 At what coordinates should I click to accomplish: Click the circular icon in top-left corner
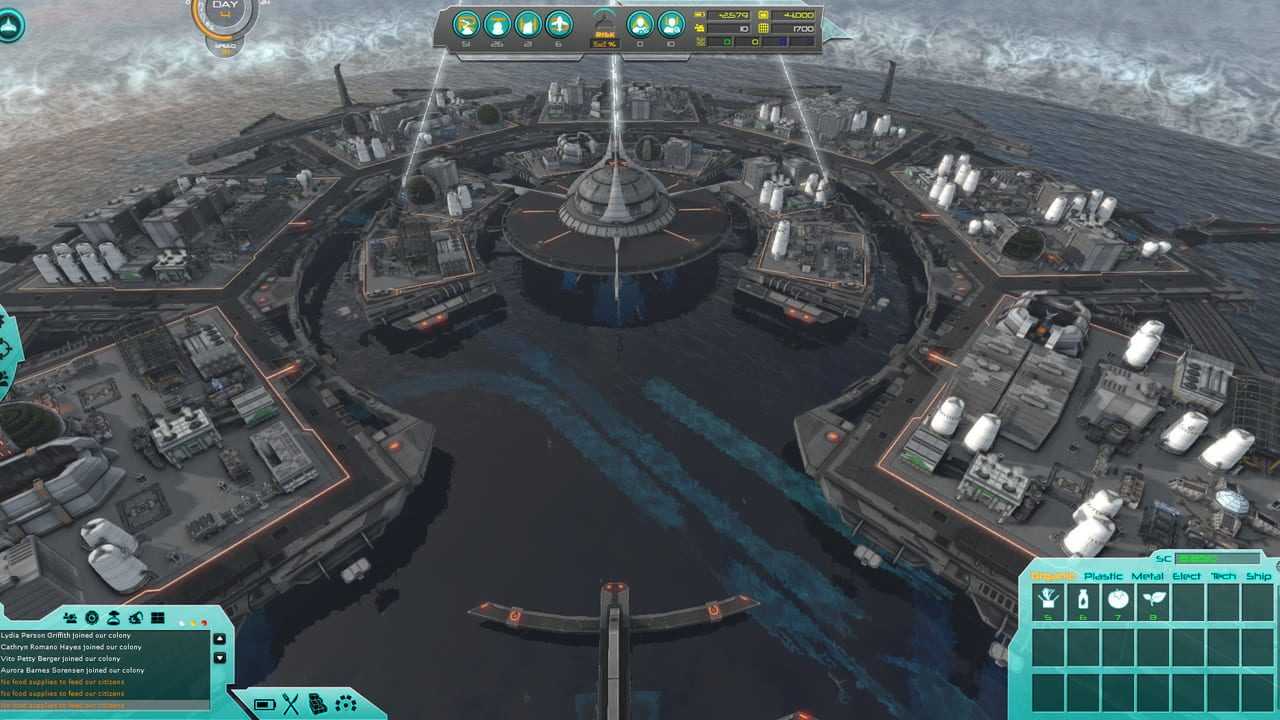tap(10, 25)
